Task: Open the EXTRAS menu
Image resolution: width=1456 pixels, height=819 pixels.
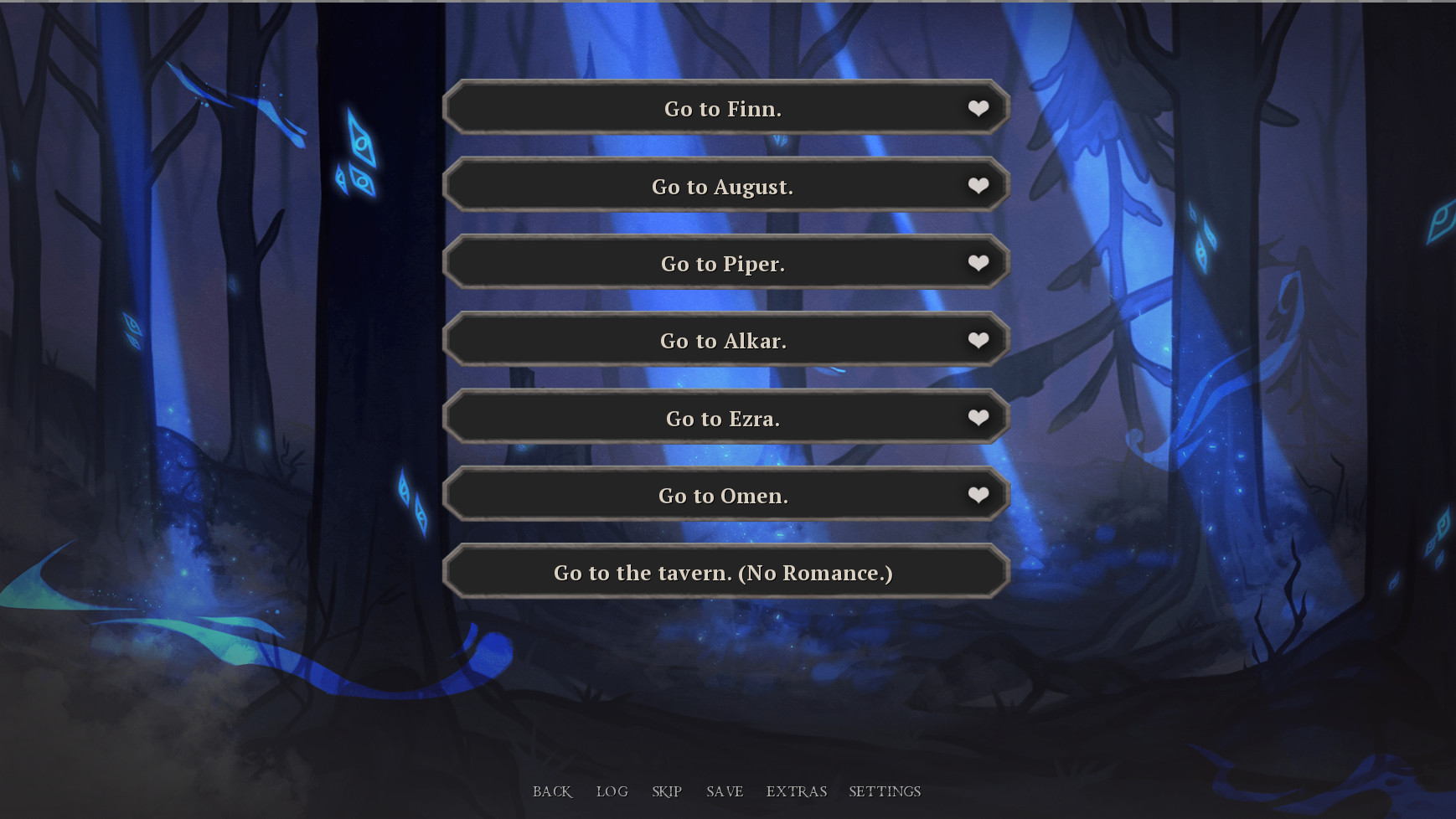Action: pyautogui.click(x=796, y=791)
